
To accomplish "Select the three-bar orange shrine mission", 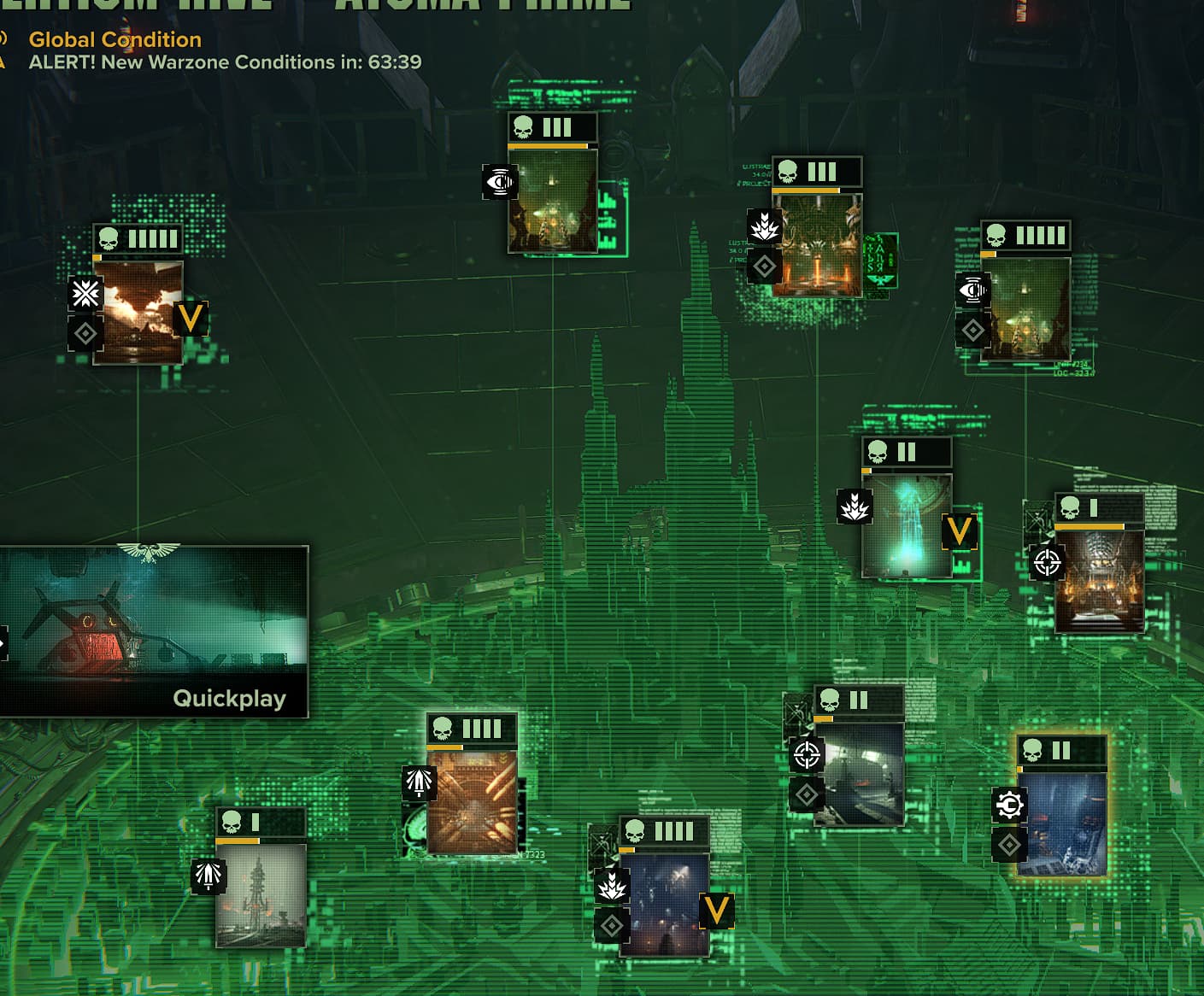I will [x=817, y=245].
